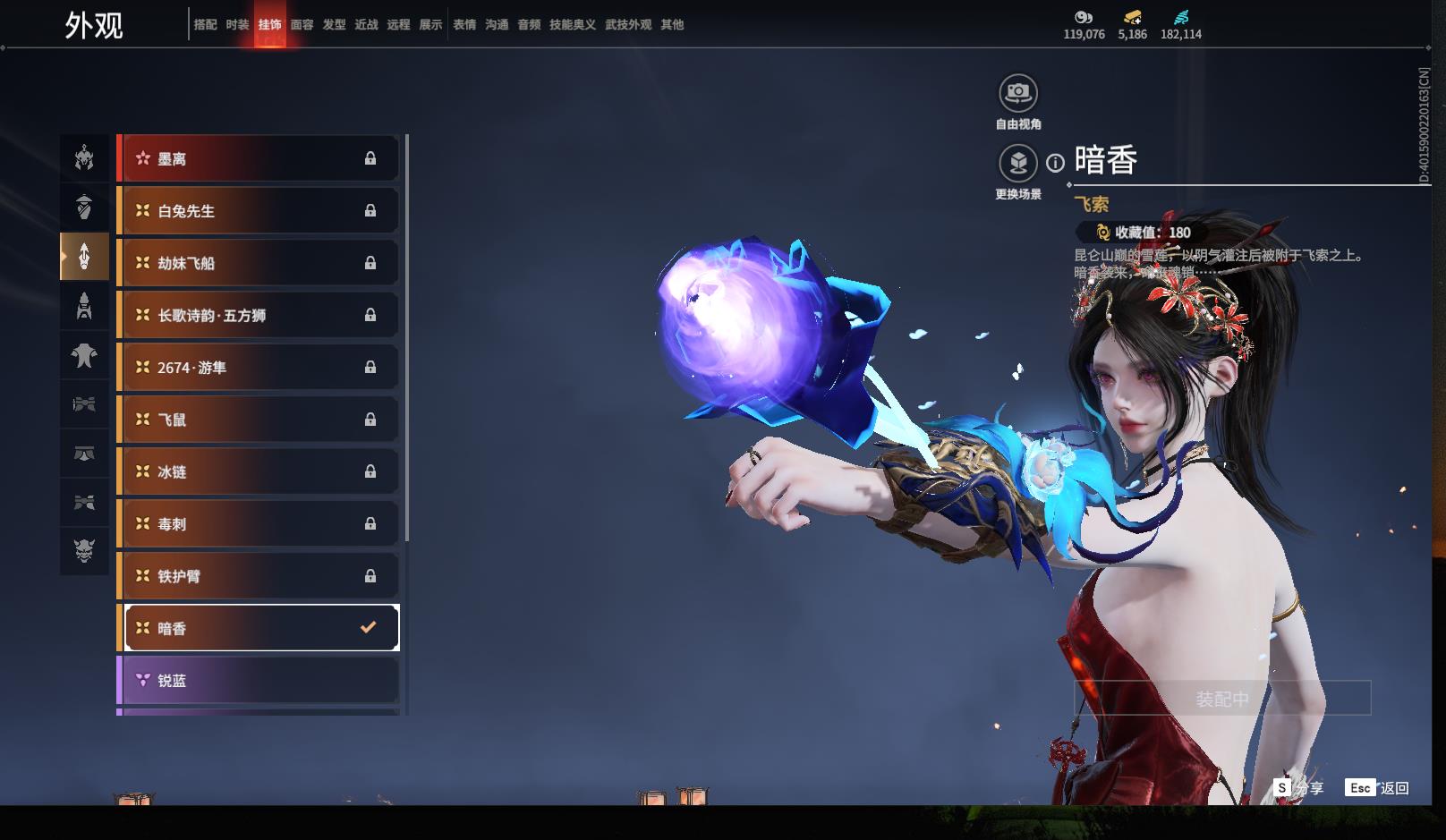
Task: Click the 返回 back button
Action: 1377,788
